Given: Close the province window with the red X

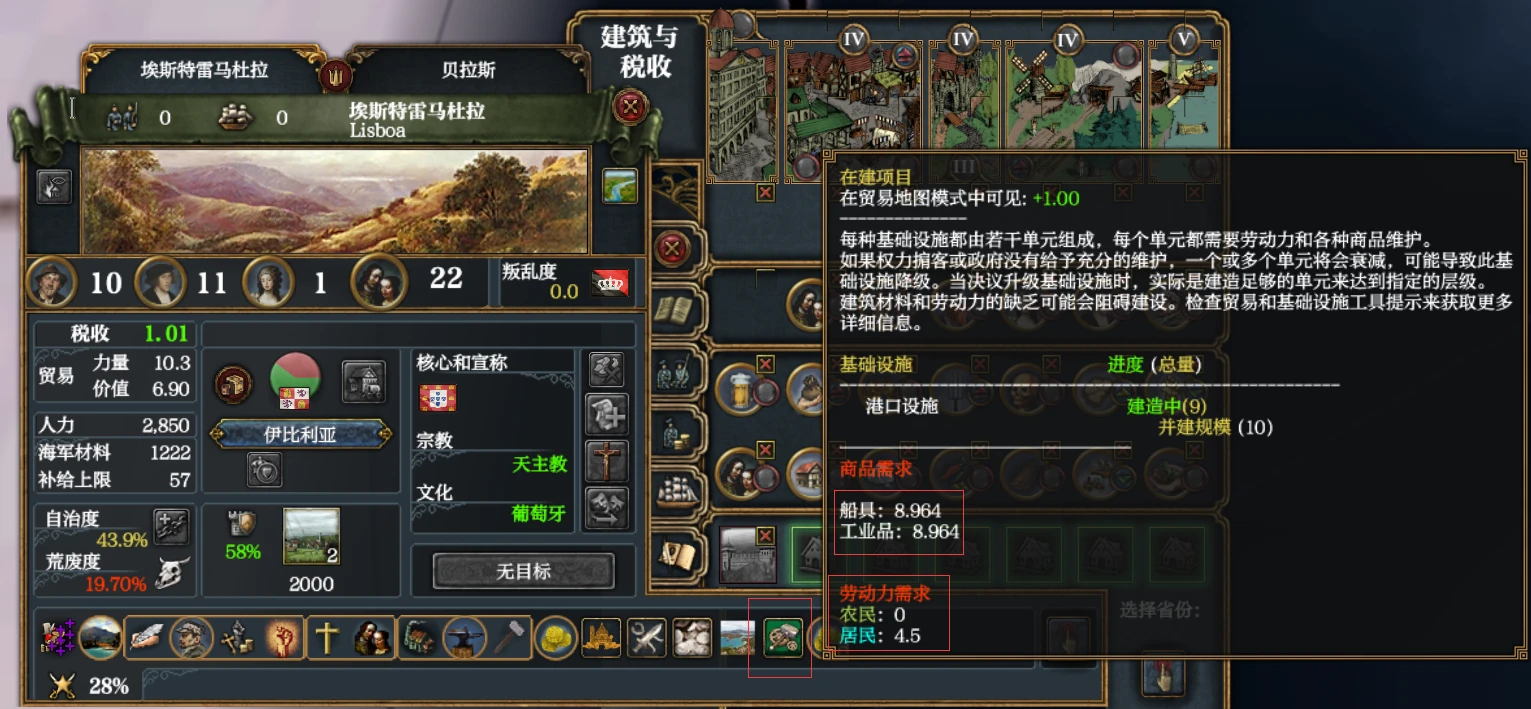Looking at the screenshot, I should click(x=630, y=106).
